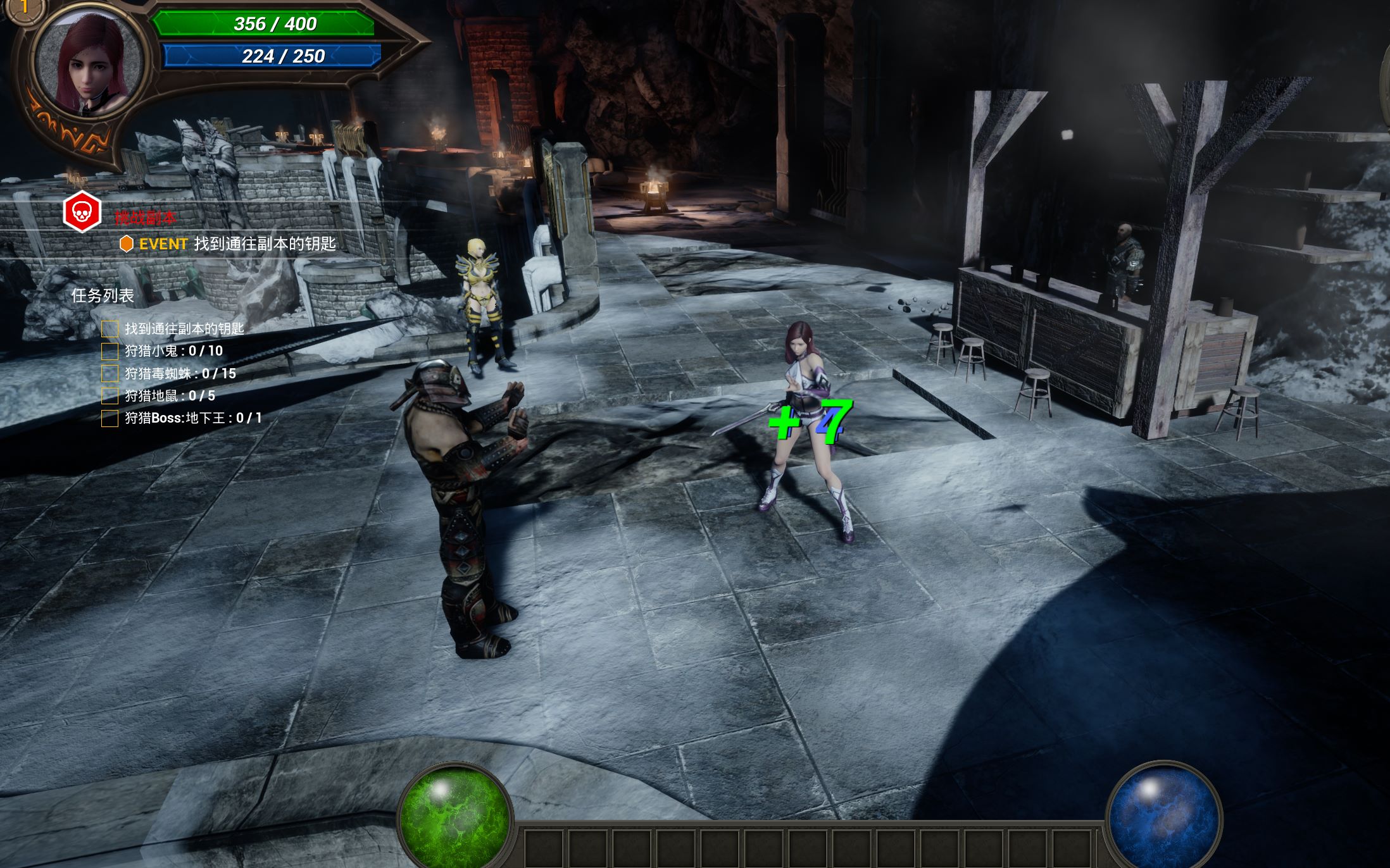The image size is (1390, 868).
Task: Select the red skull challenge dungeon icon
Action: coord(82,211)
